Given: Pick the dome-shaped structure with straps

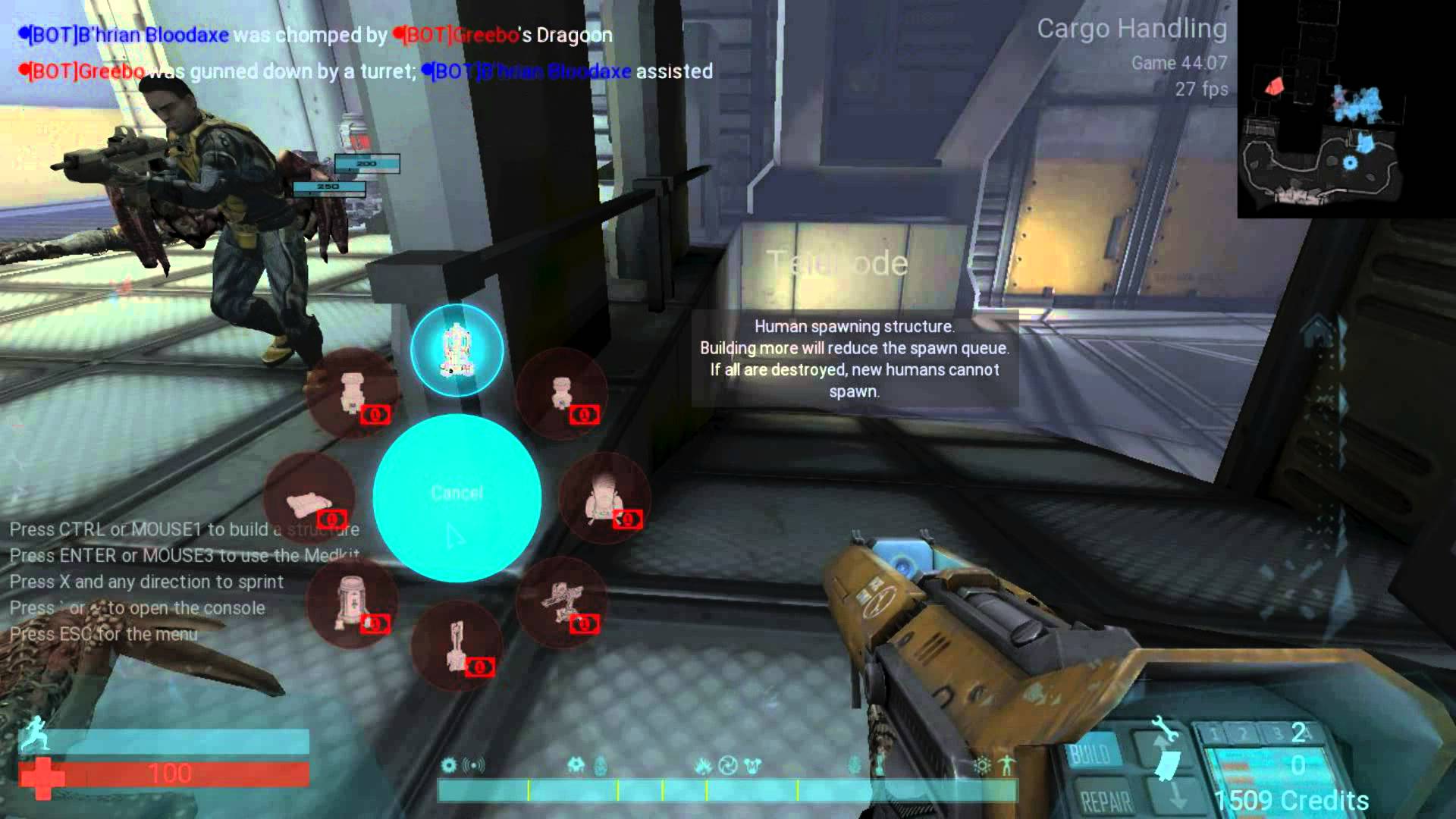Looking at the screenshot, I should tap(604, 497).
